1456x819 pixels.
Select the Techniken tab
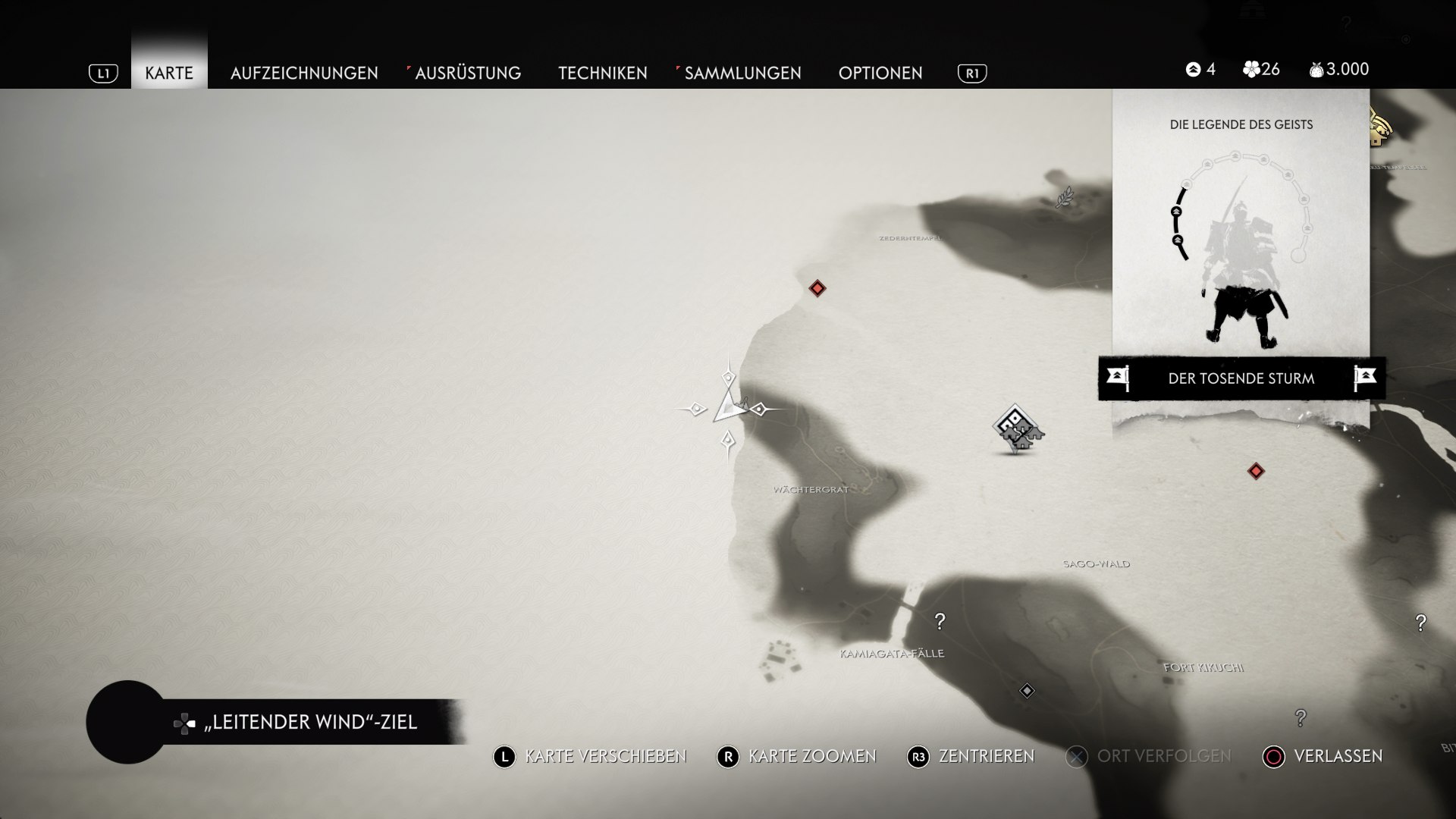[x=603, y=73]
